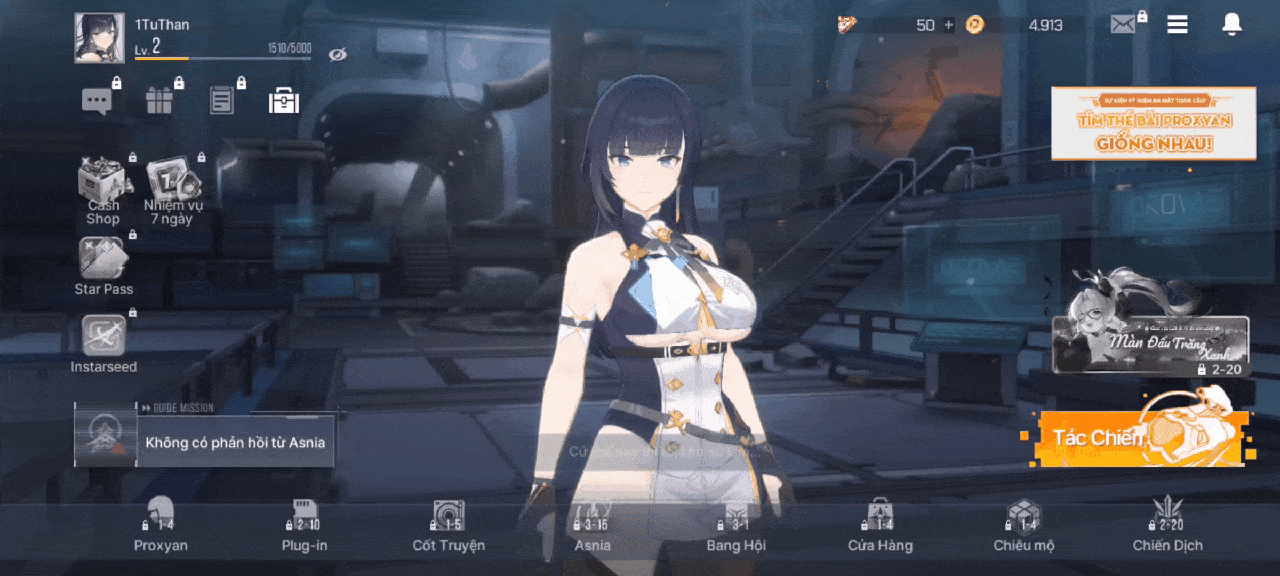Open the mail envelope
Image resolution: width=1280 pixels, height=576 pixels.
[x=1124, y=25]
